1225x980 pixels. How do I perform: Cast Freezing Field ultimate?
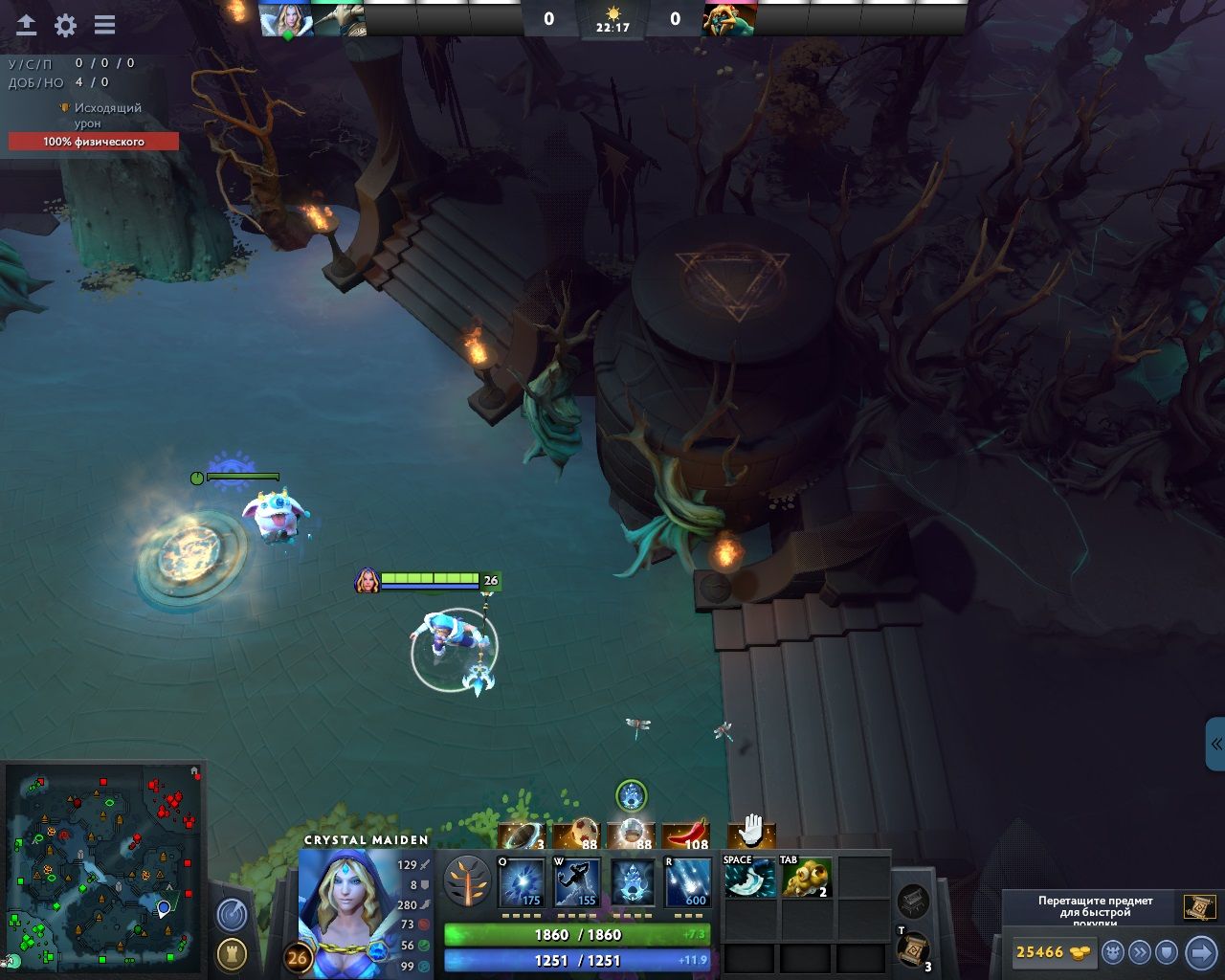click(688, 882)
